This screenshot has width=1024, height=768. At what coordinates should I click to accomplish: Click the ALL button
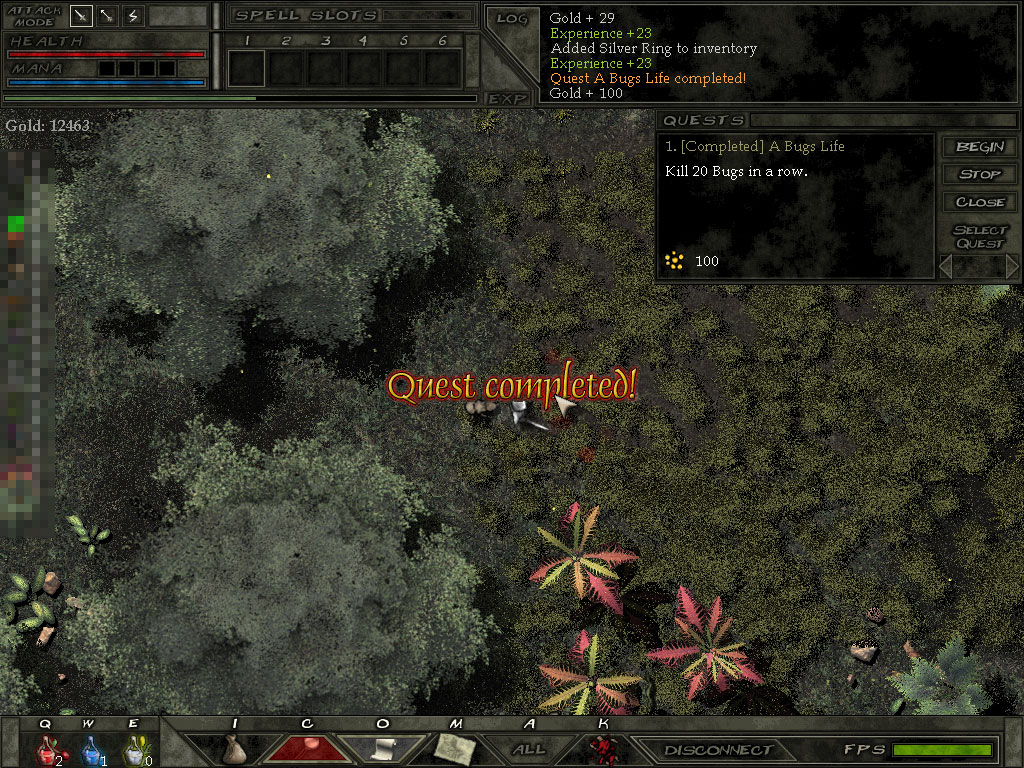tap(529, 749)
